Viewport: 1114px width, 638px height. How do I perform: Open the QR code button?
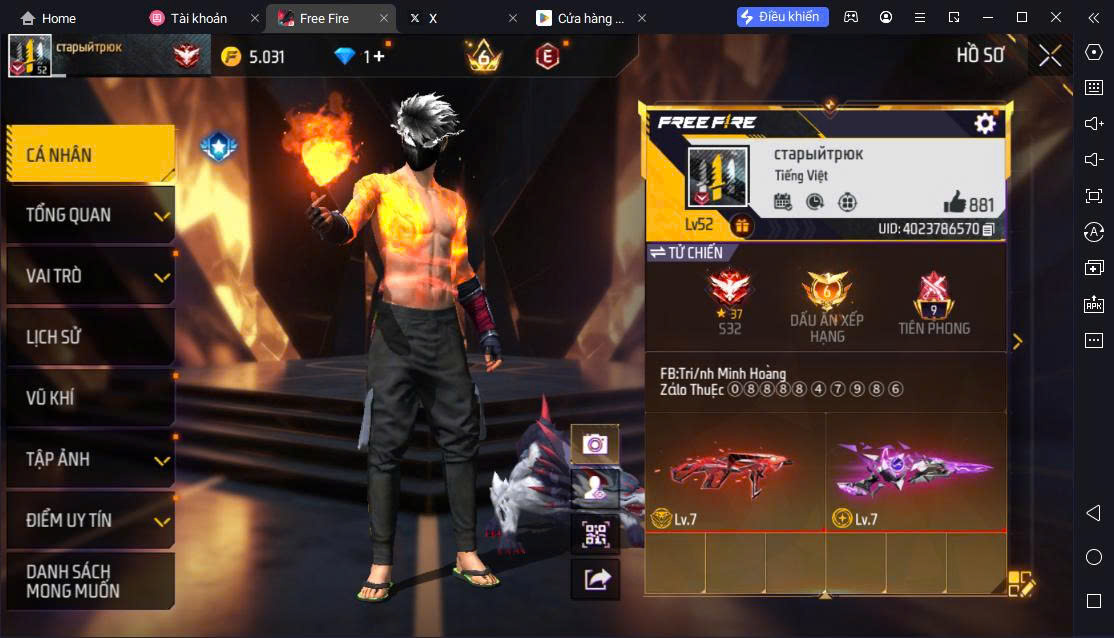tap(595, 534)
